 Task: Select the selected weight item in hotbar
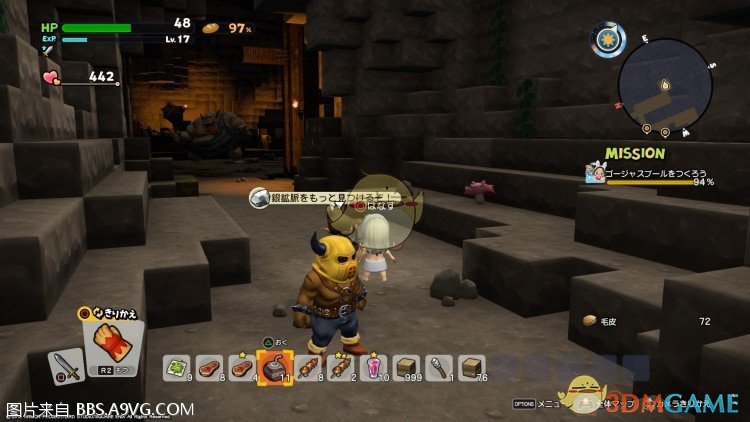point(274,368)
